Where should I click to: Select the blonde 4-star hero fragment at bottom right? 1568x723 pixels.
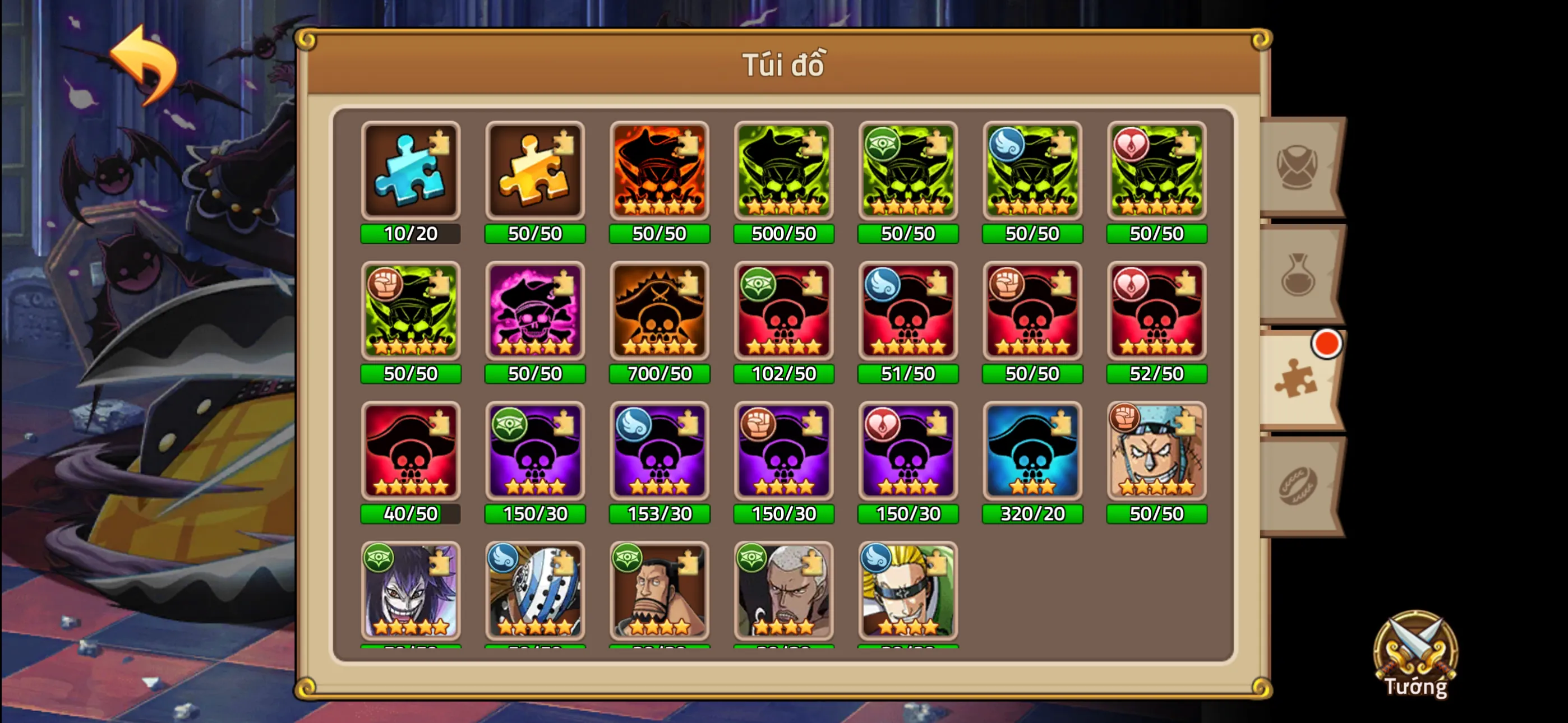coord(907,592)
